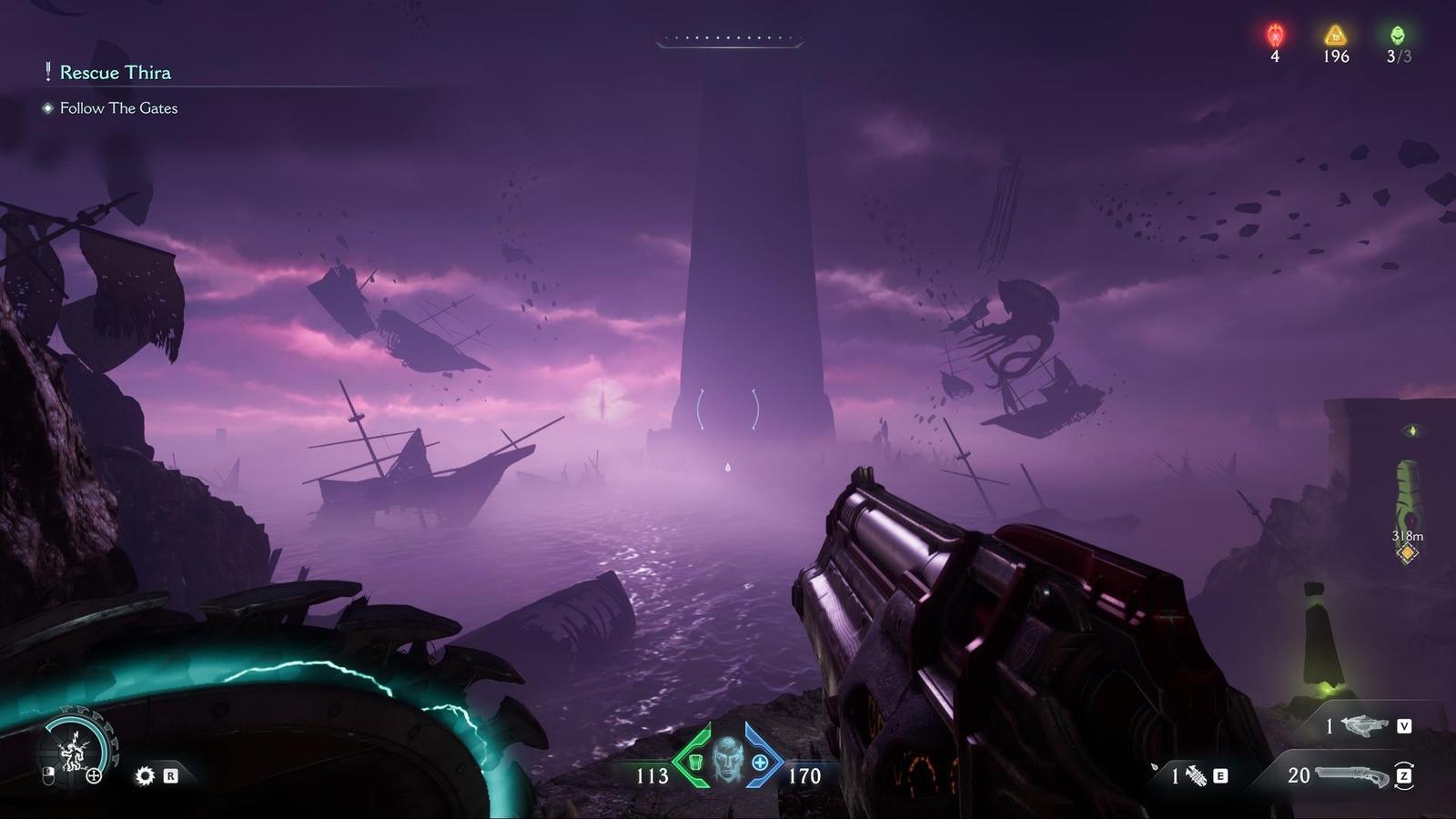The width and height of the screenshot is (1456, 819).
Task: Click the gadget weapon icon bound to V
Action: pyautogui.click(x=1365, y=726)
